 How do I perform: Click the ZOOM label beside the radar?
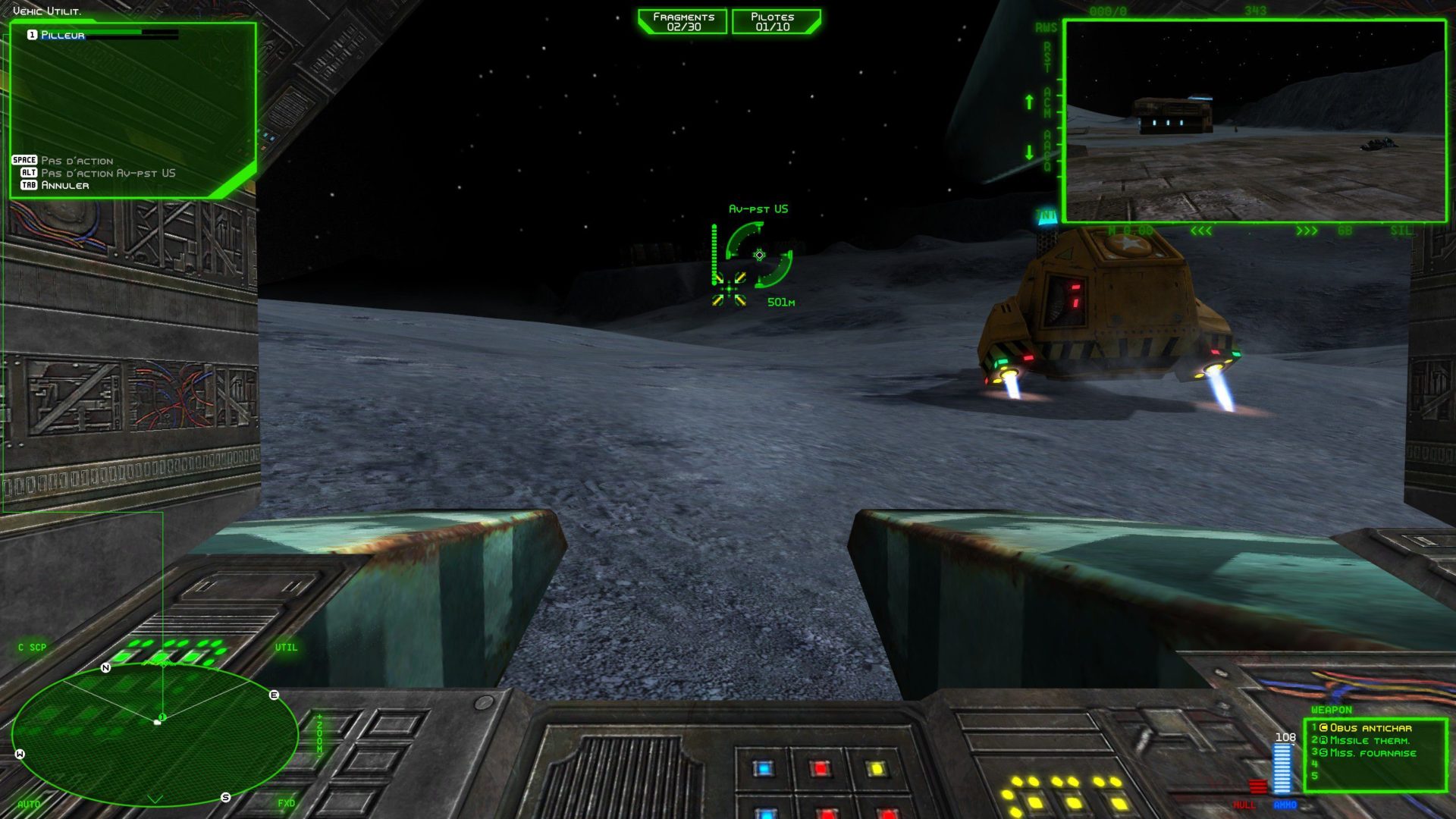tap(320, 734)
